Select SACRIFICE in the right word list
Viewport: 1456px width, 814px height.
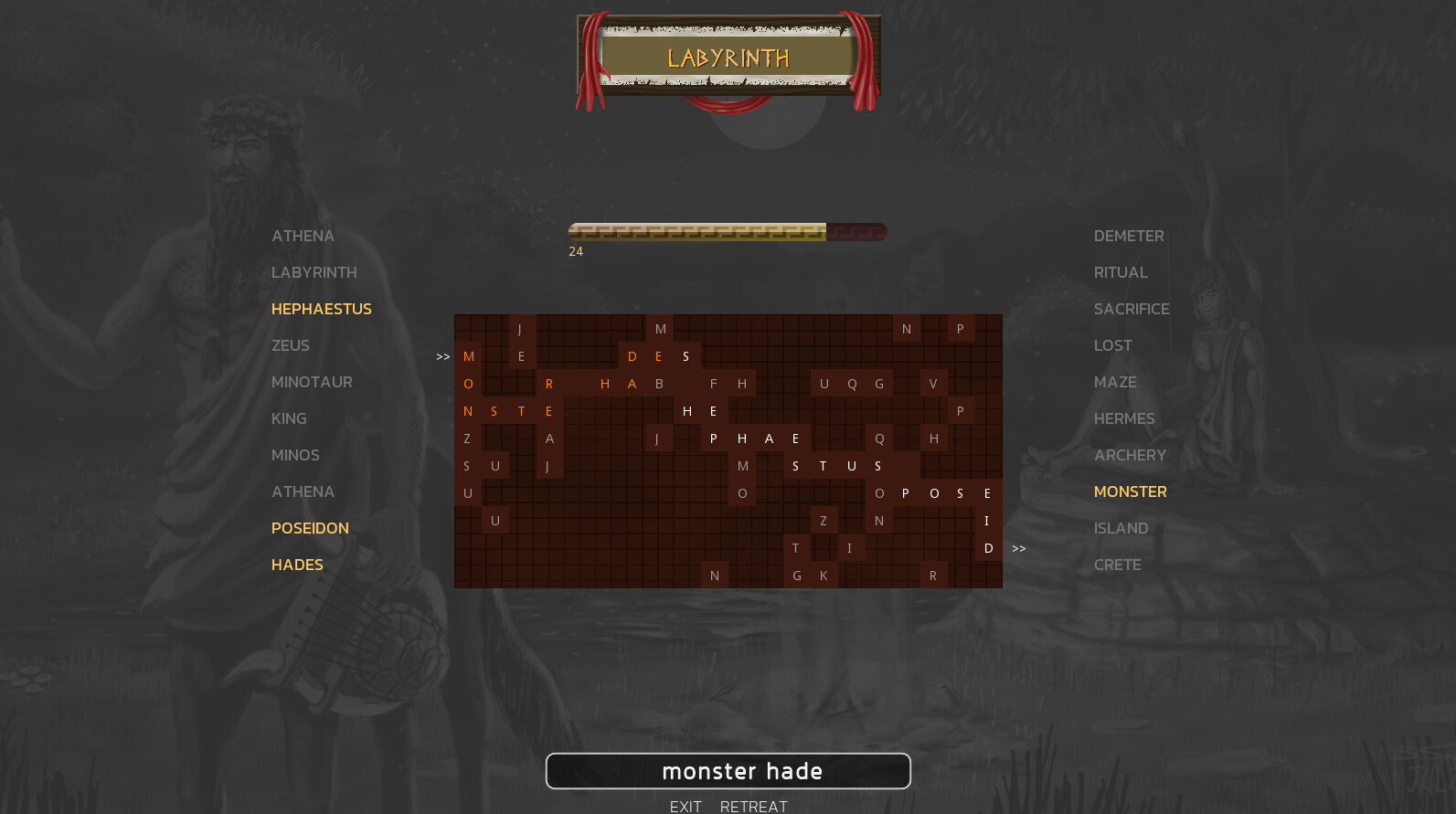pos(1132,309)
